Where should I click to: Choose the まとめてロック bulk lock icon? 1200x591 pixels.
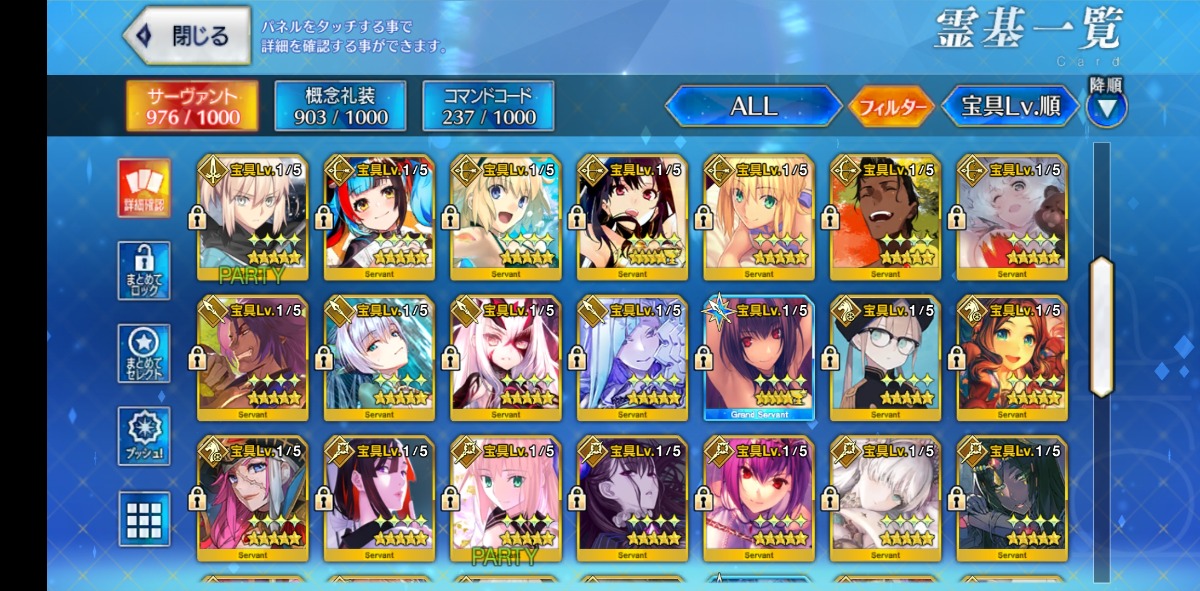pyautogui.click(x=144, y=270)
